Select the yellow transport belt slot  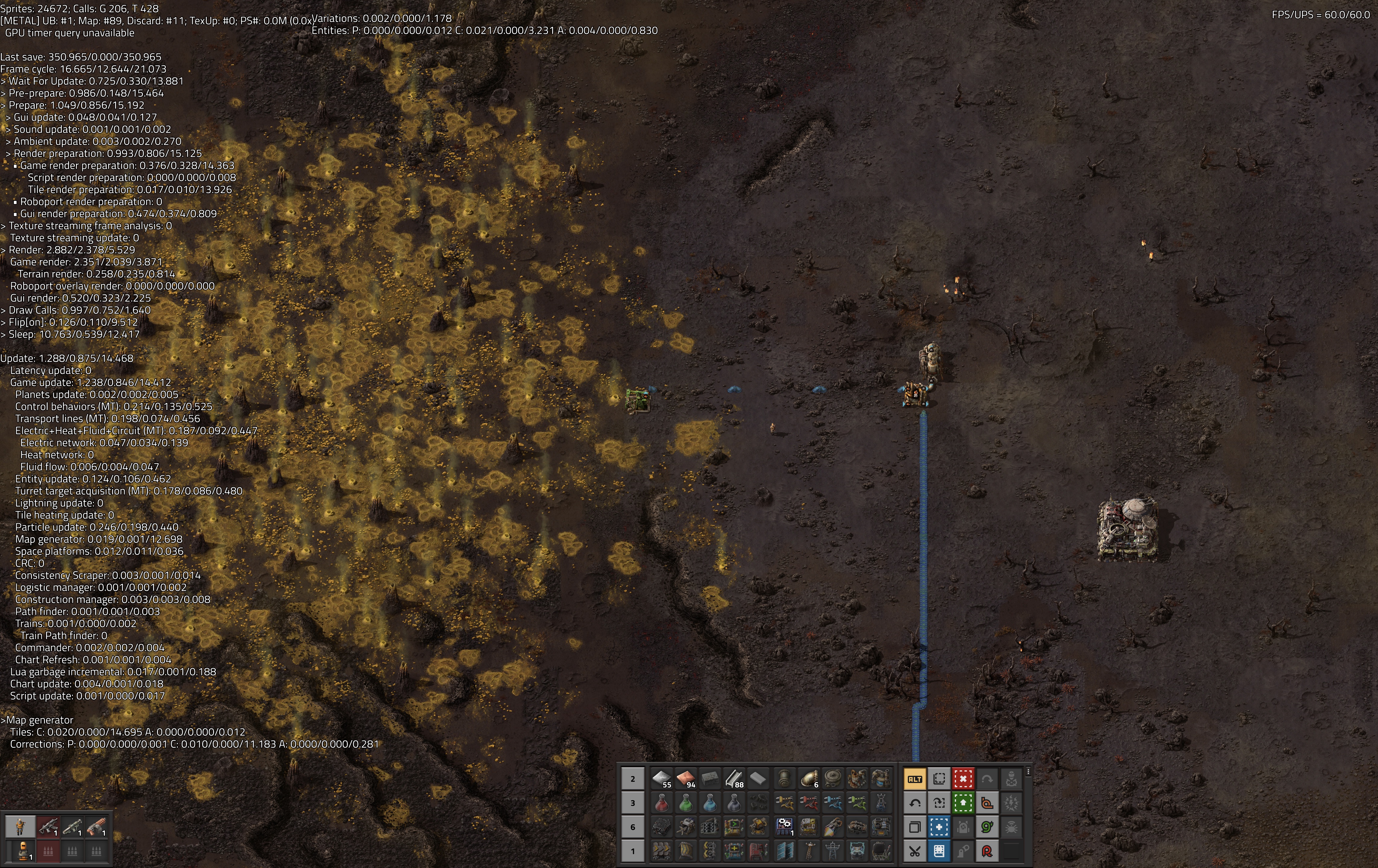[x=662, y=851]
